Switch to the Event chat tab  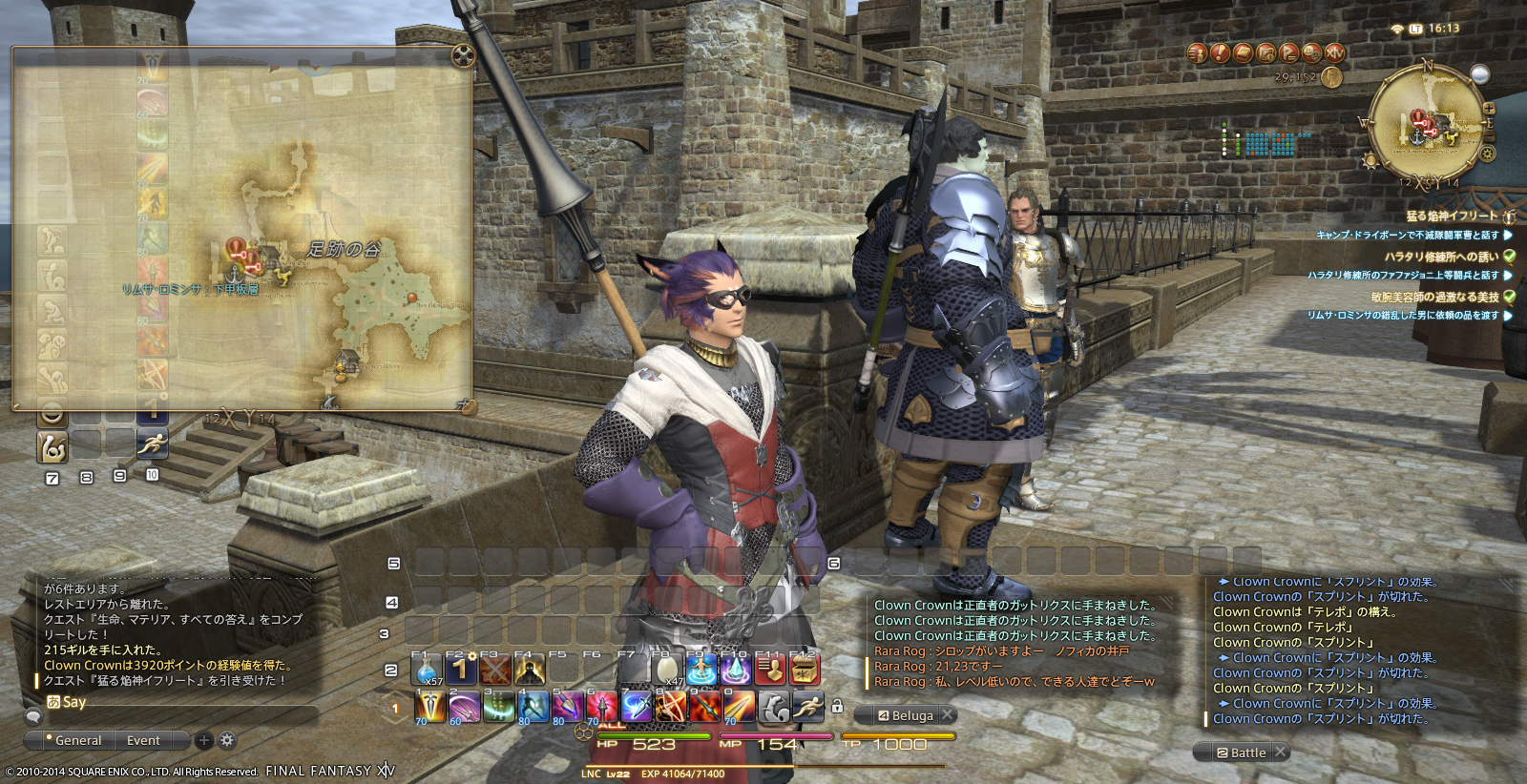pos(143,740)
